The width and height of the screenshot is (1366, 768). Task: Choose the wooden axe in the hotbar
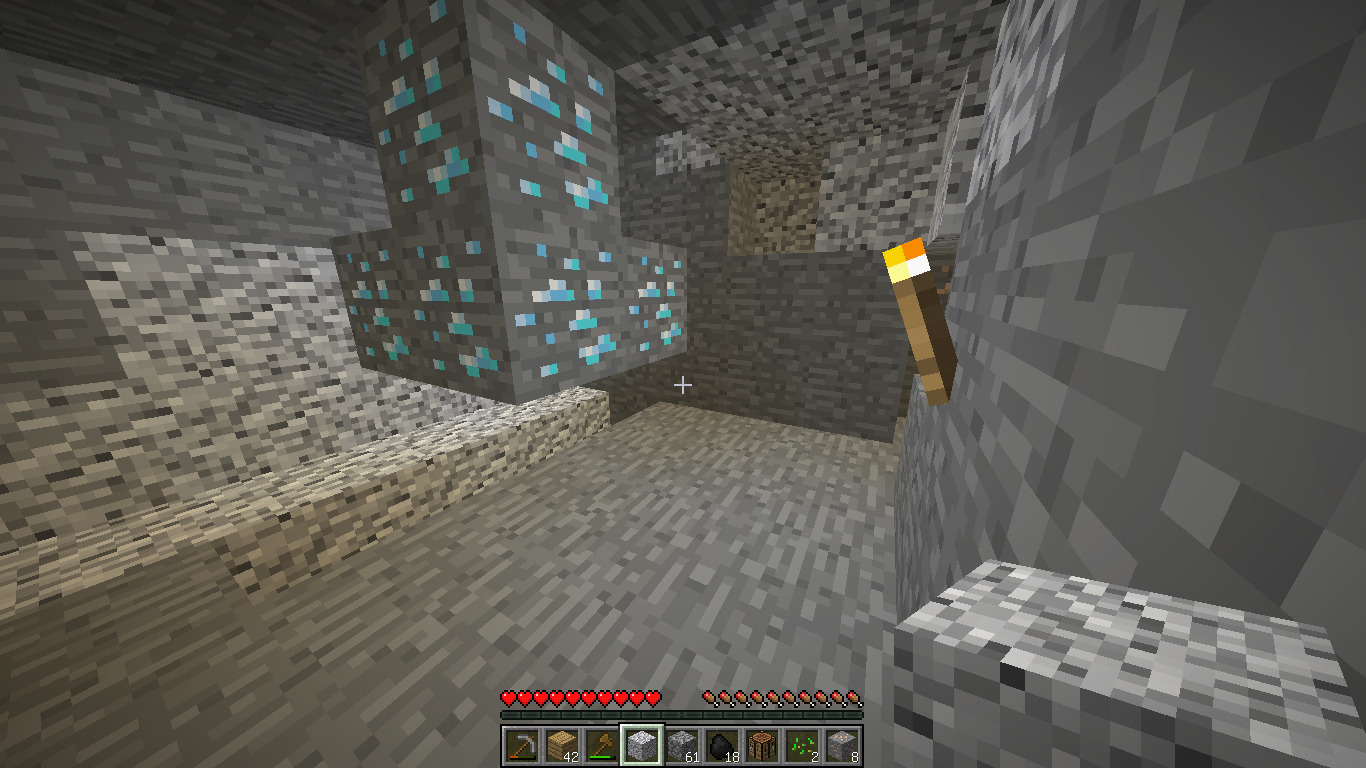pos(602,745)
